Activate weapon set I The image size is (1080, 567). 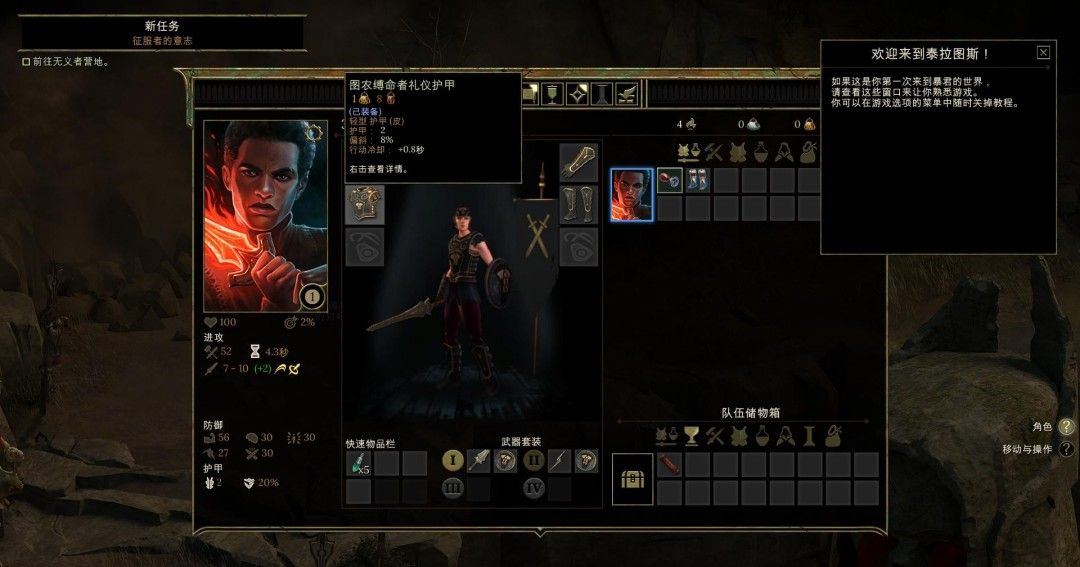coord(453,461)
